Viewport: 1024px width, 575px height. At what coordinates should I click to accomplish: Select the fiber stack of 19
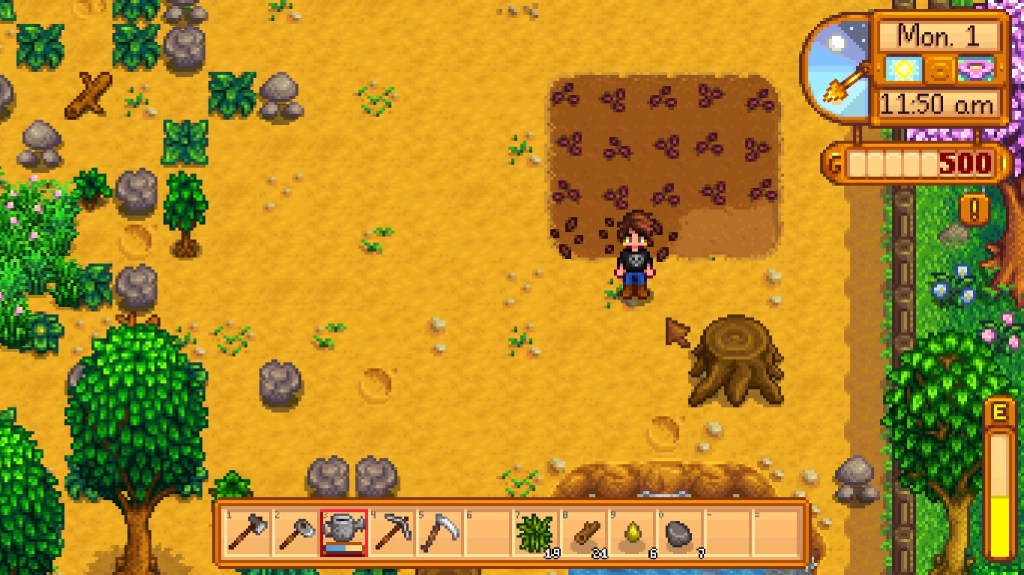click(x=534, y=533)
